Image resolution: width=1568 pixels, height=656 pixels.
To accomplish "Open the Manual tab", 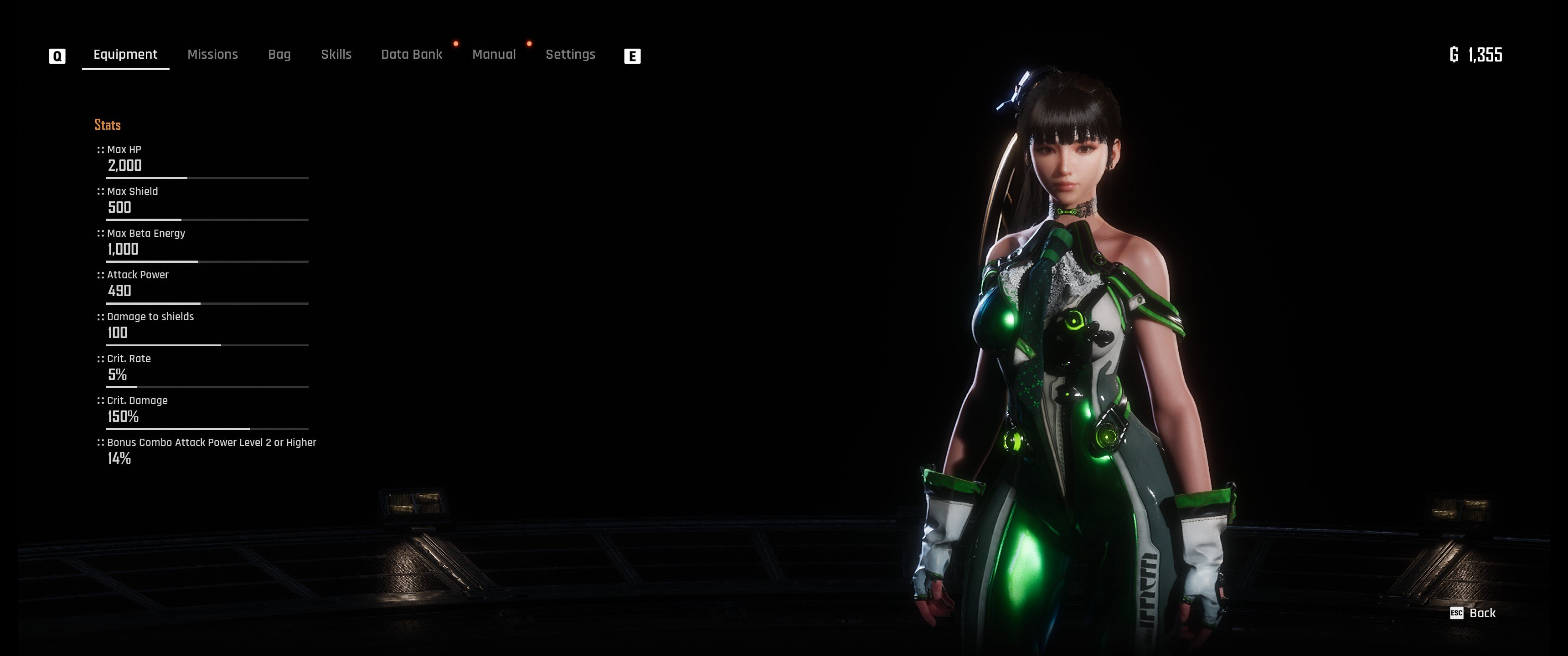I will (494, 55).
